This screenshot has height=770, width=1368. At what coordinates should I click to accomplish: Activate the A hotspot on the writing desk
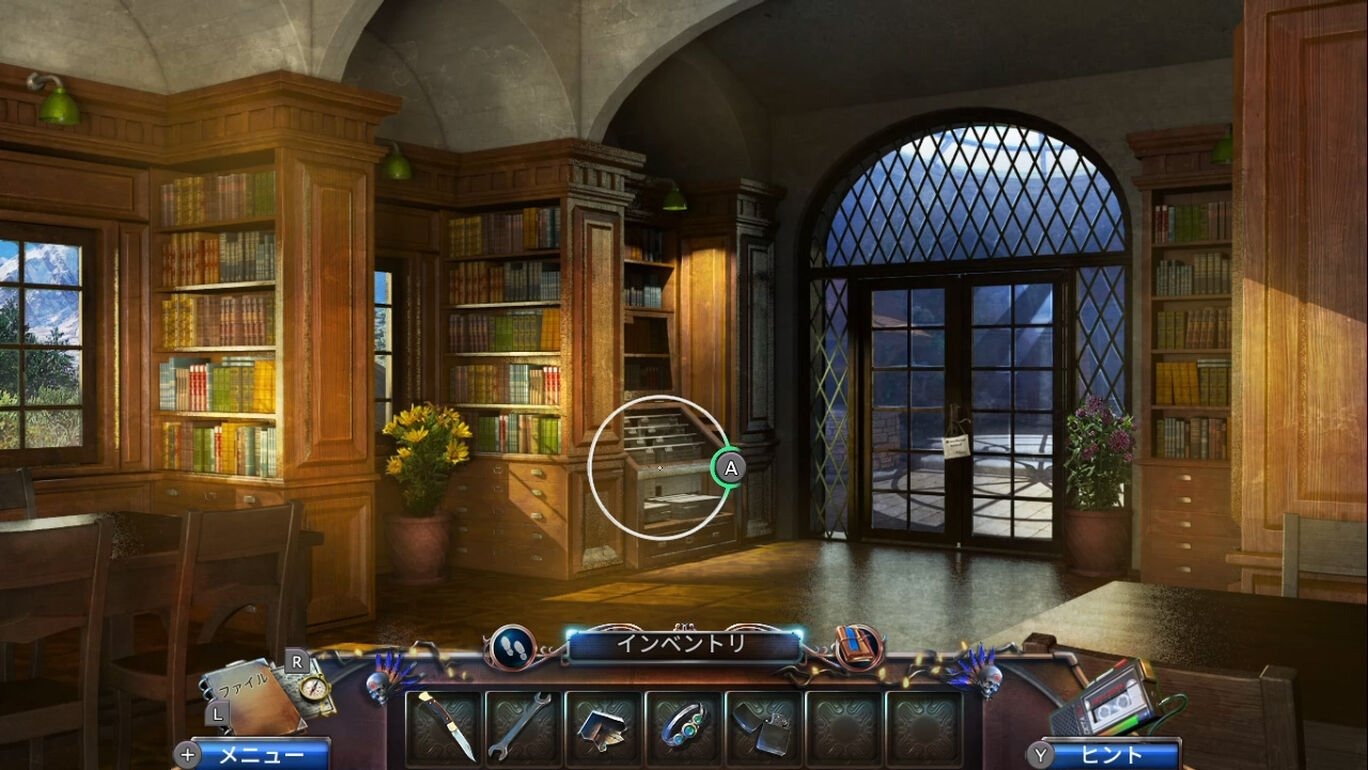coord(729,465)
